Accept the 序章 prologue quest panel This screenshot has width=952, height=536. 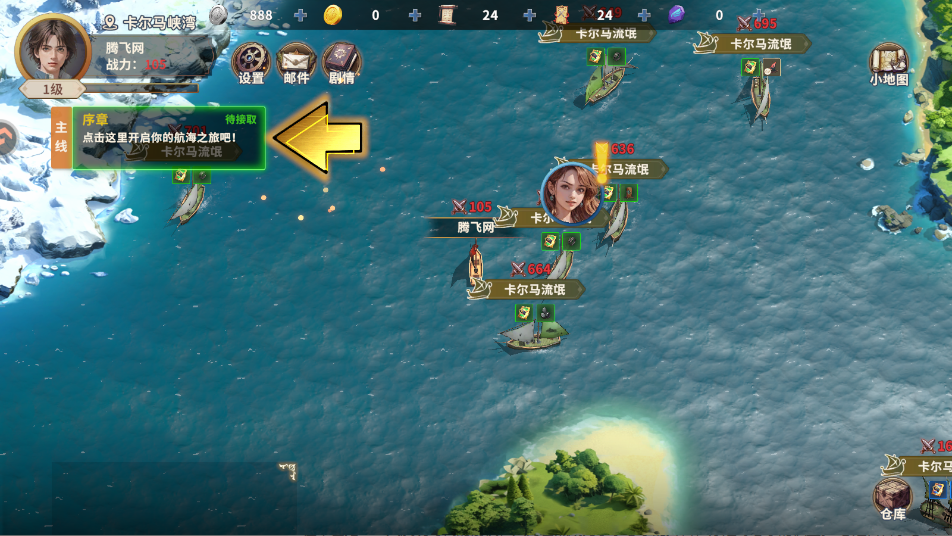[x=168, y=137]
